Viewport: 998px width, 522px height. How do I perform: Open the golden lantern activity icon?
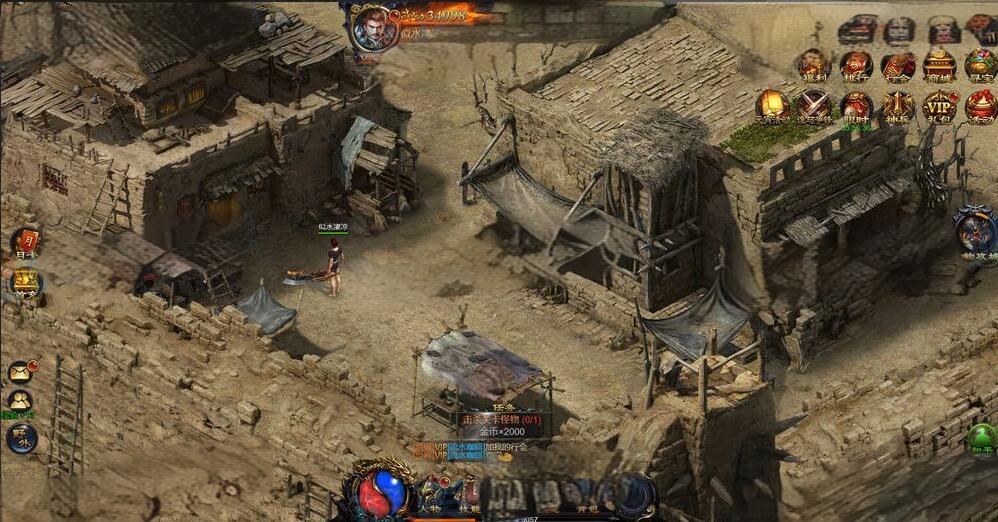click(x=771, y=106)
